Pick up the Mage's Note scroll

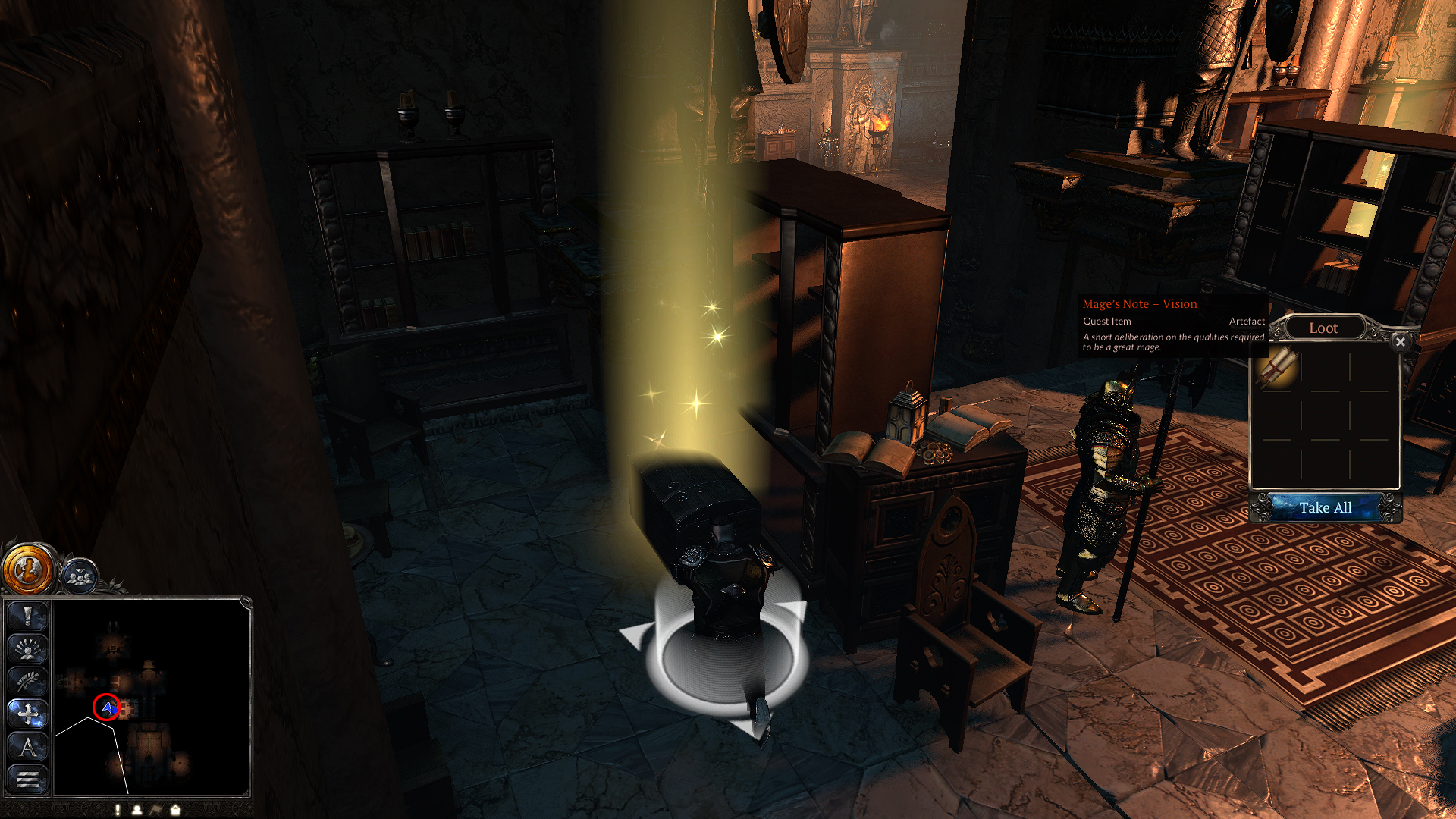[x=1277, y=368]
